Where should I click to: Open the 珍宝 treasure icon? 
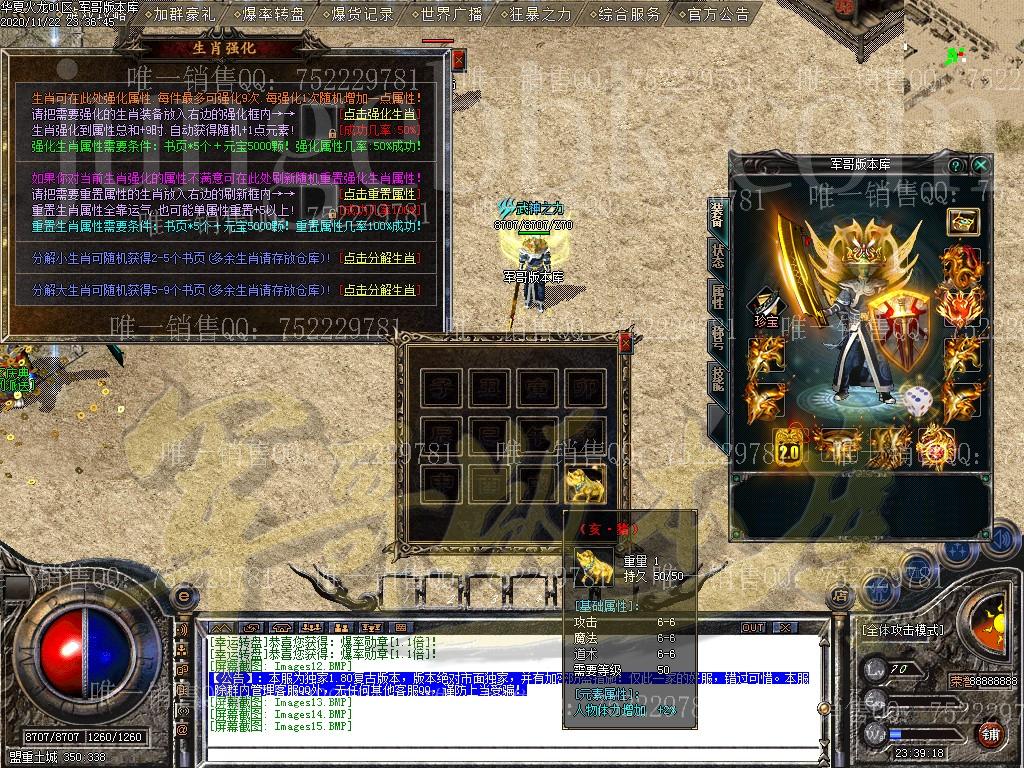click(767, 303)
